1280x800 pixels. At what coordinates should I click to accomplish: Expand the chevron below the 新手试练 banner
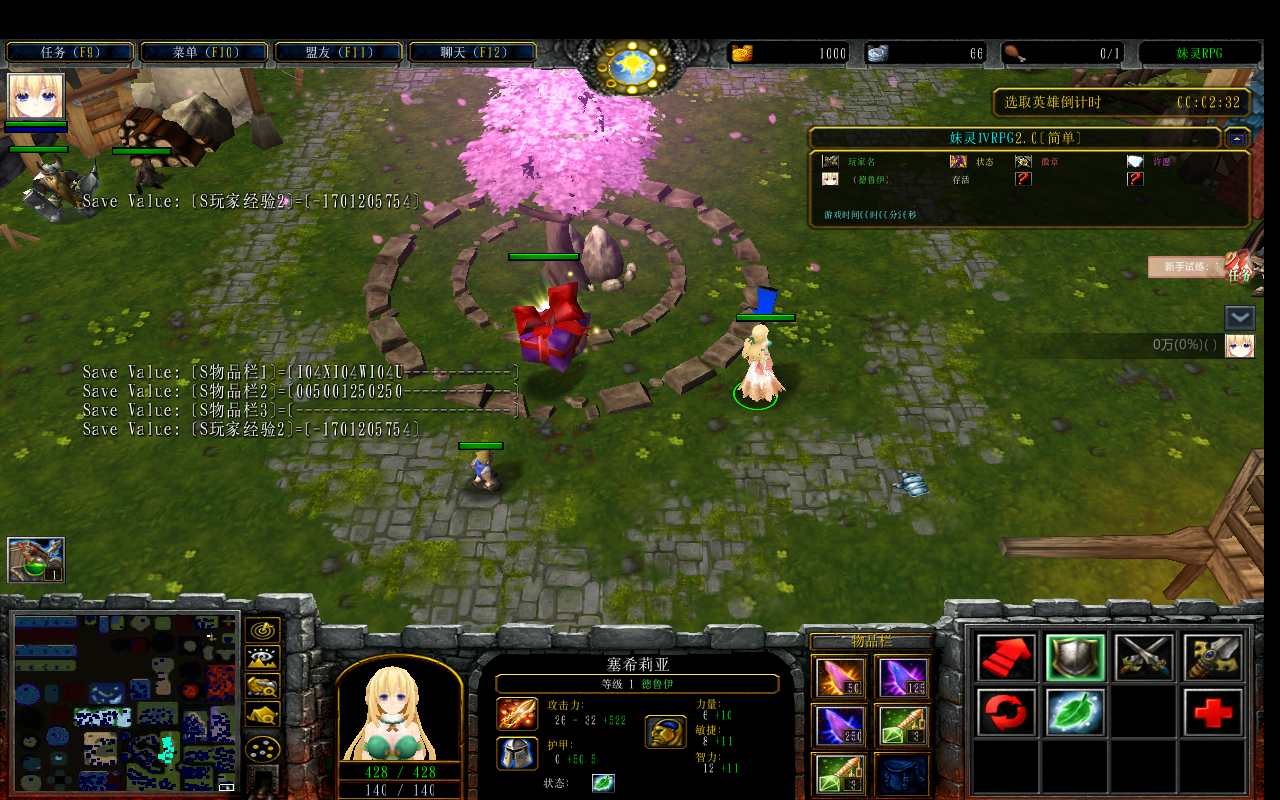point(1239,318)
